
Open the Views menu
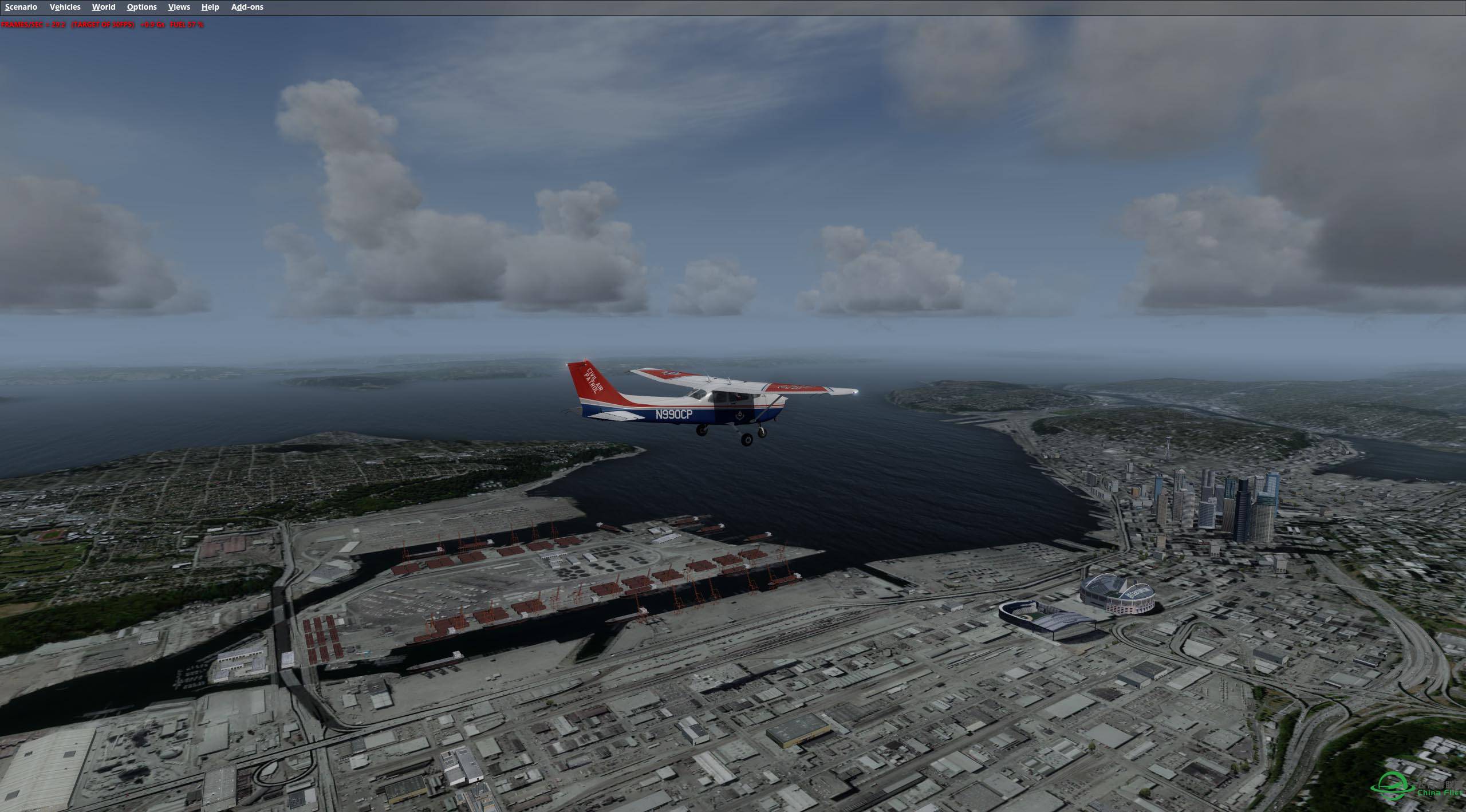179,7
